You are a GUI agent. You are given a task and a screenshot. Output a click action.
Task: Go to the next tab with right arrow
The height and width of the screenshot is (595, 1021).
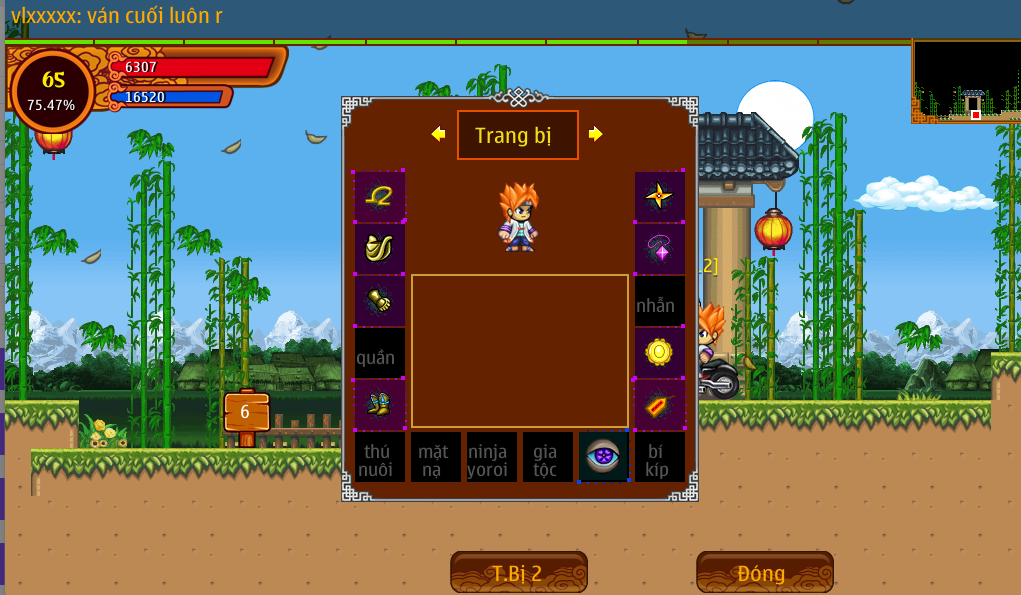pos(596,134)
